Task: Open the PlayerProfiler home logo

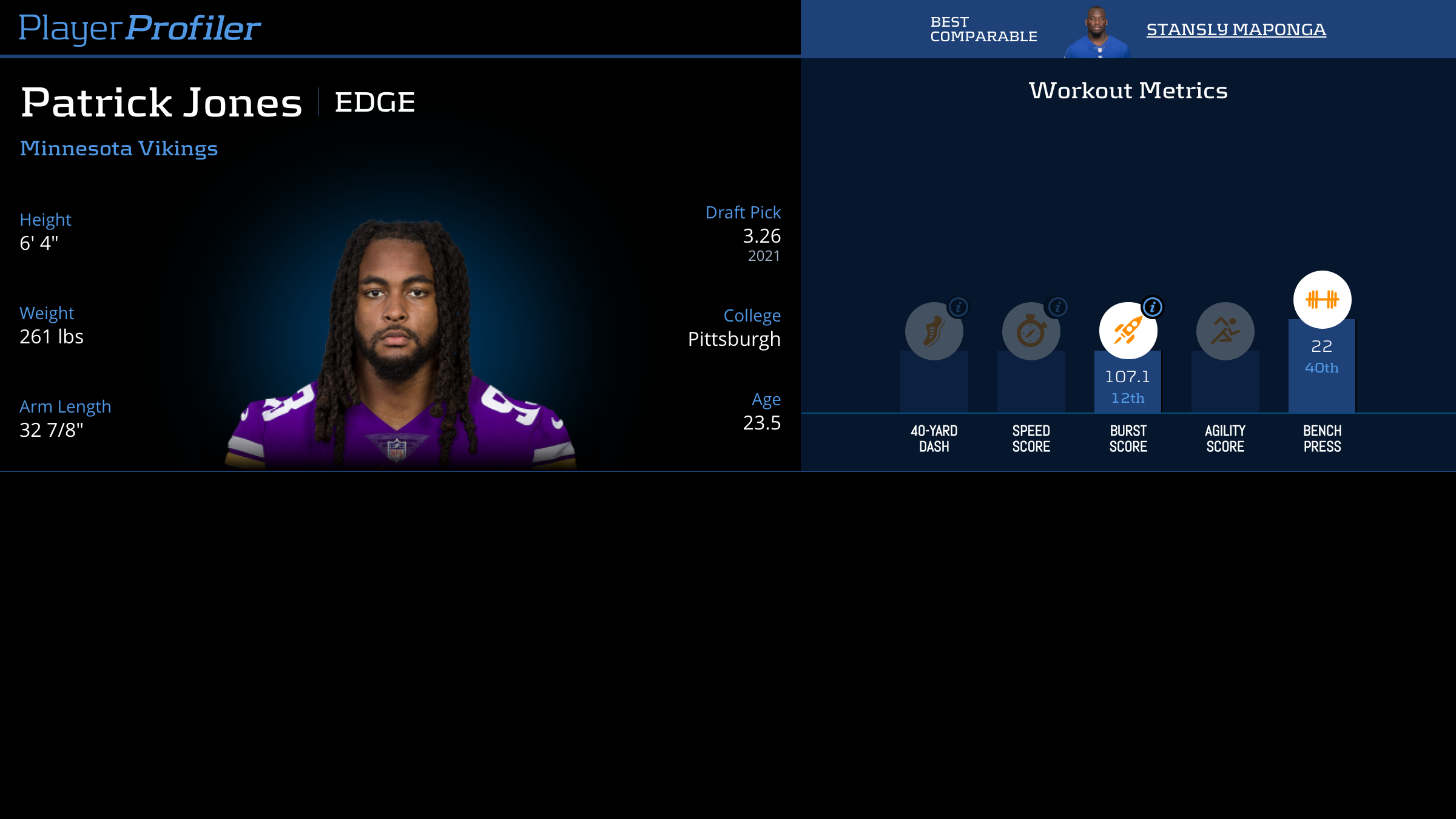Action: coord(140,28)
